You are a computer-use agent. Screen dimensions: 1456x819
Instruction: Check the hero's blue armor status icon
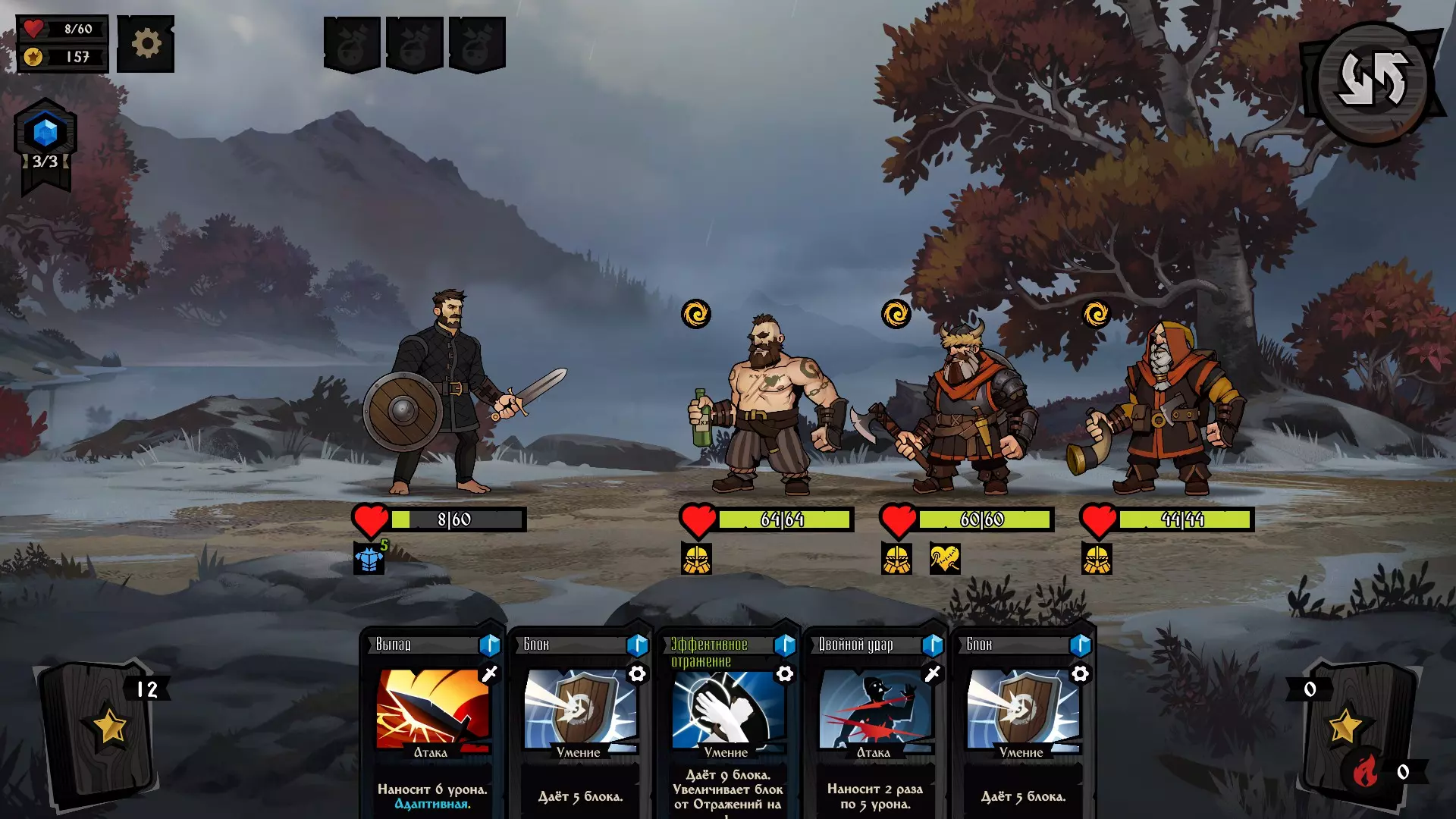tap(369, 560)
